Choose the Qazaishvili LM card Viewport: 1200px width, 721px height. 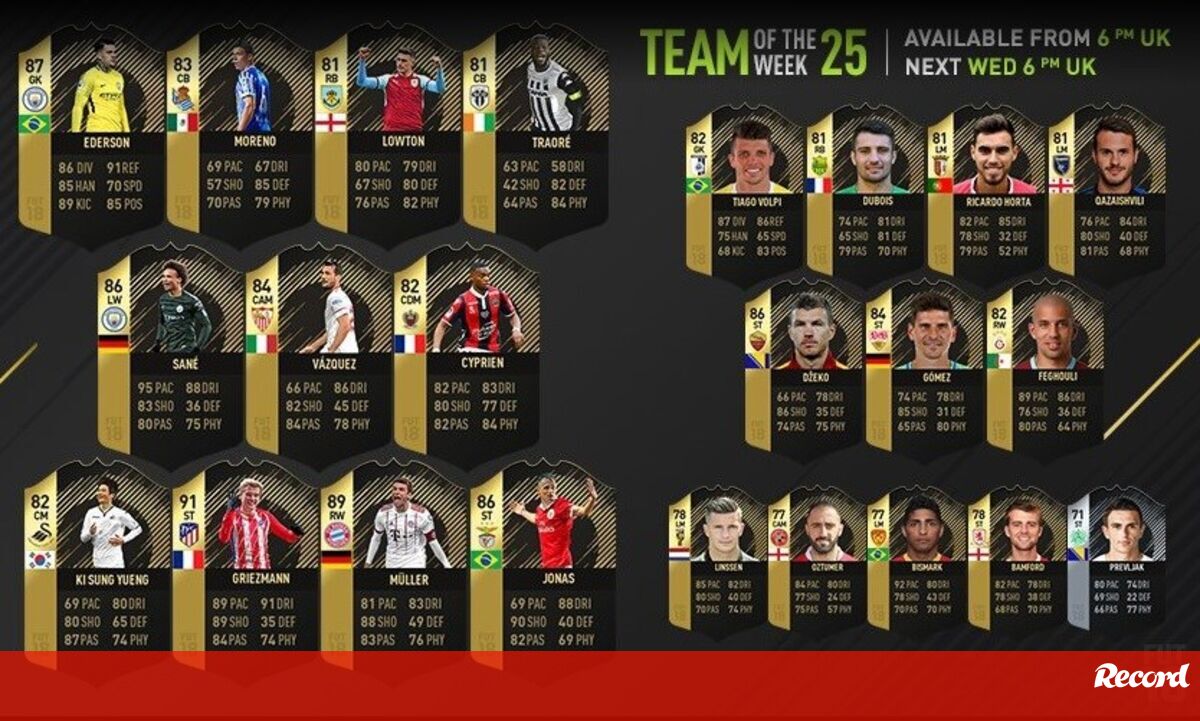point(1108,195)
